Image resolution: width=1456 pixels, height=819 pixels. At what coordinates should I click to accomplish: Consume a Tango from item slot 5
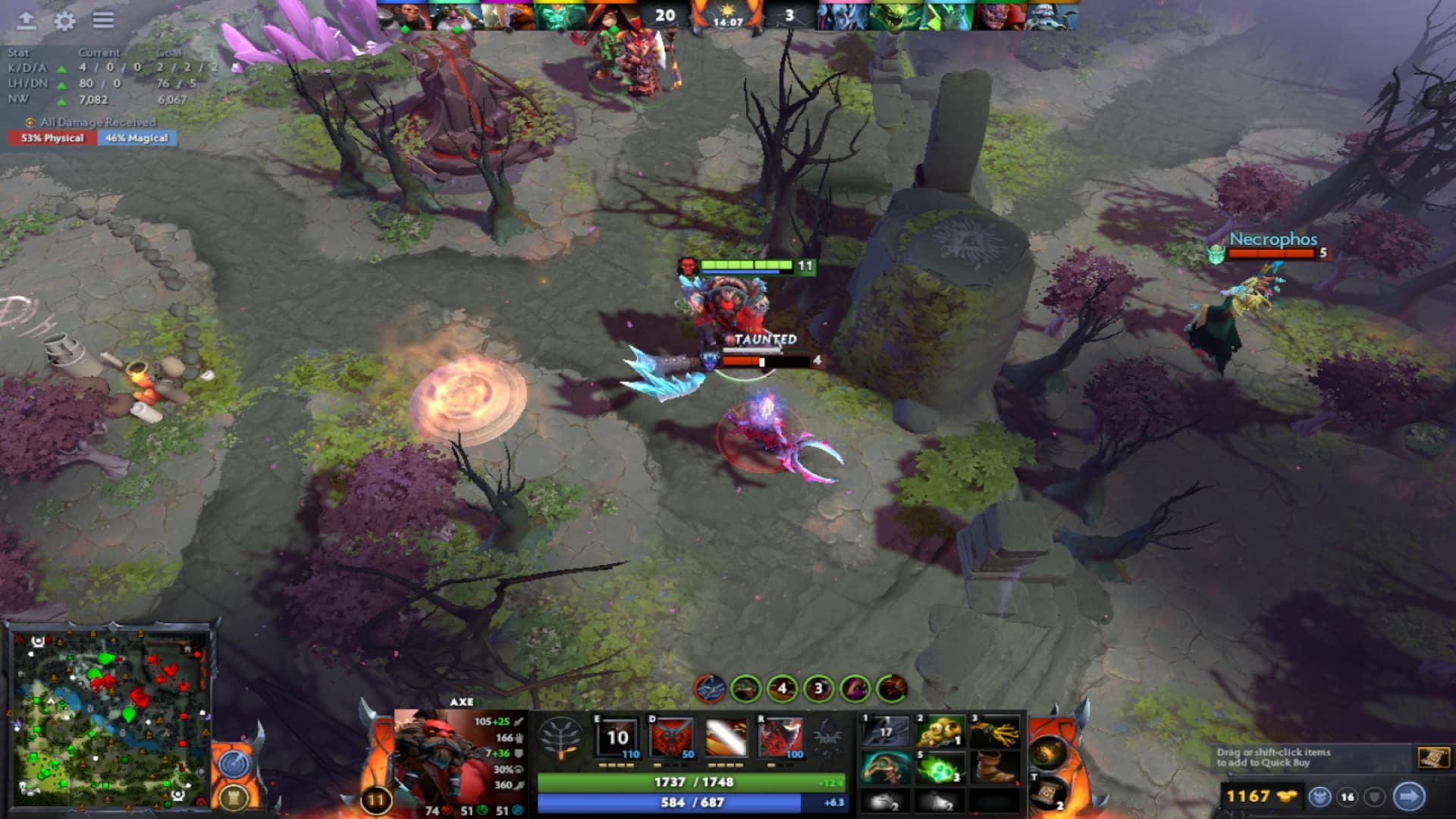(940, 770)
